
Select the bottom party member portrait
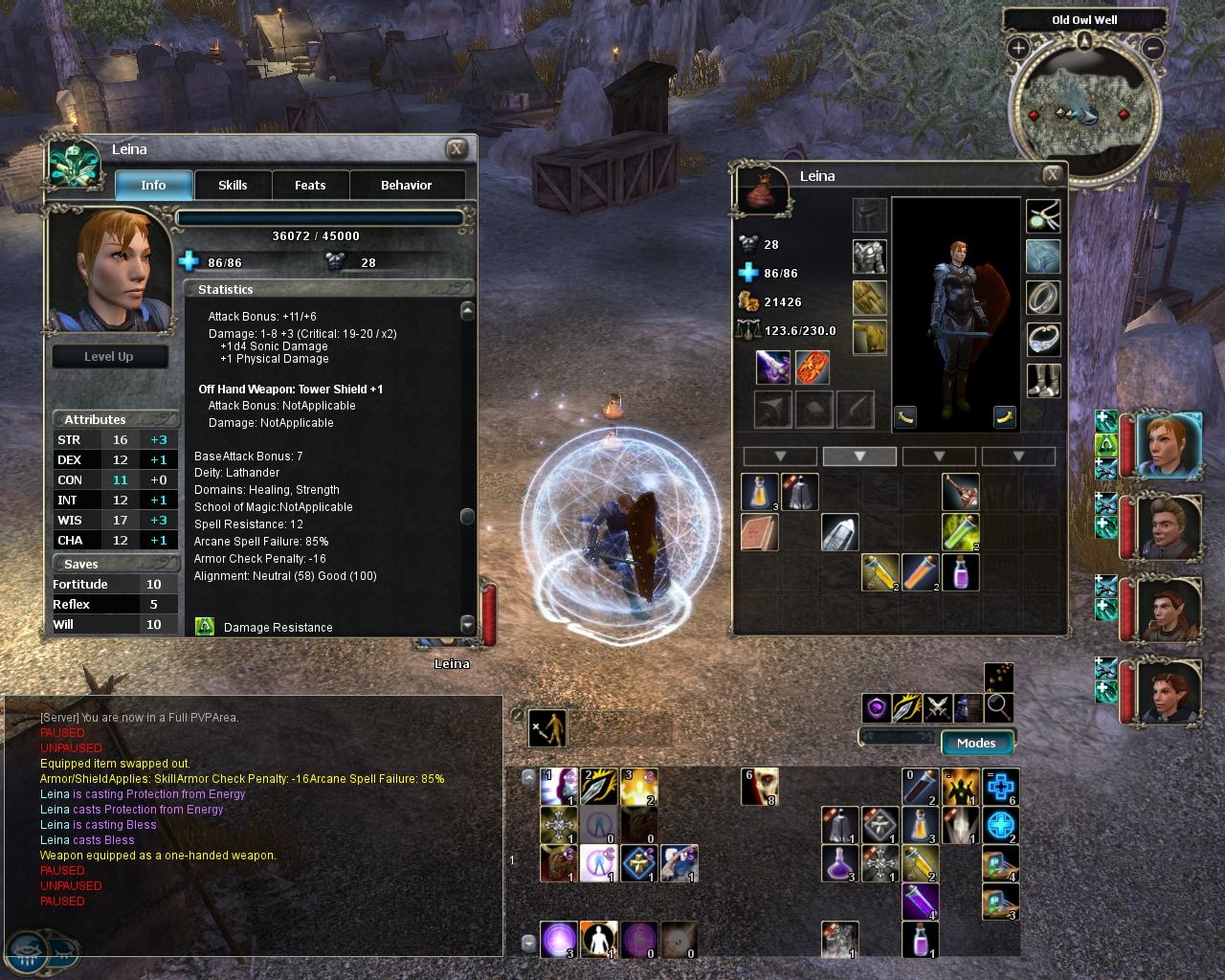pyautogui.click(x=1169, y=690)
